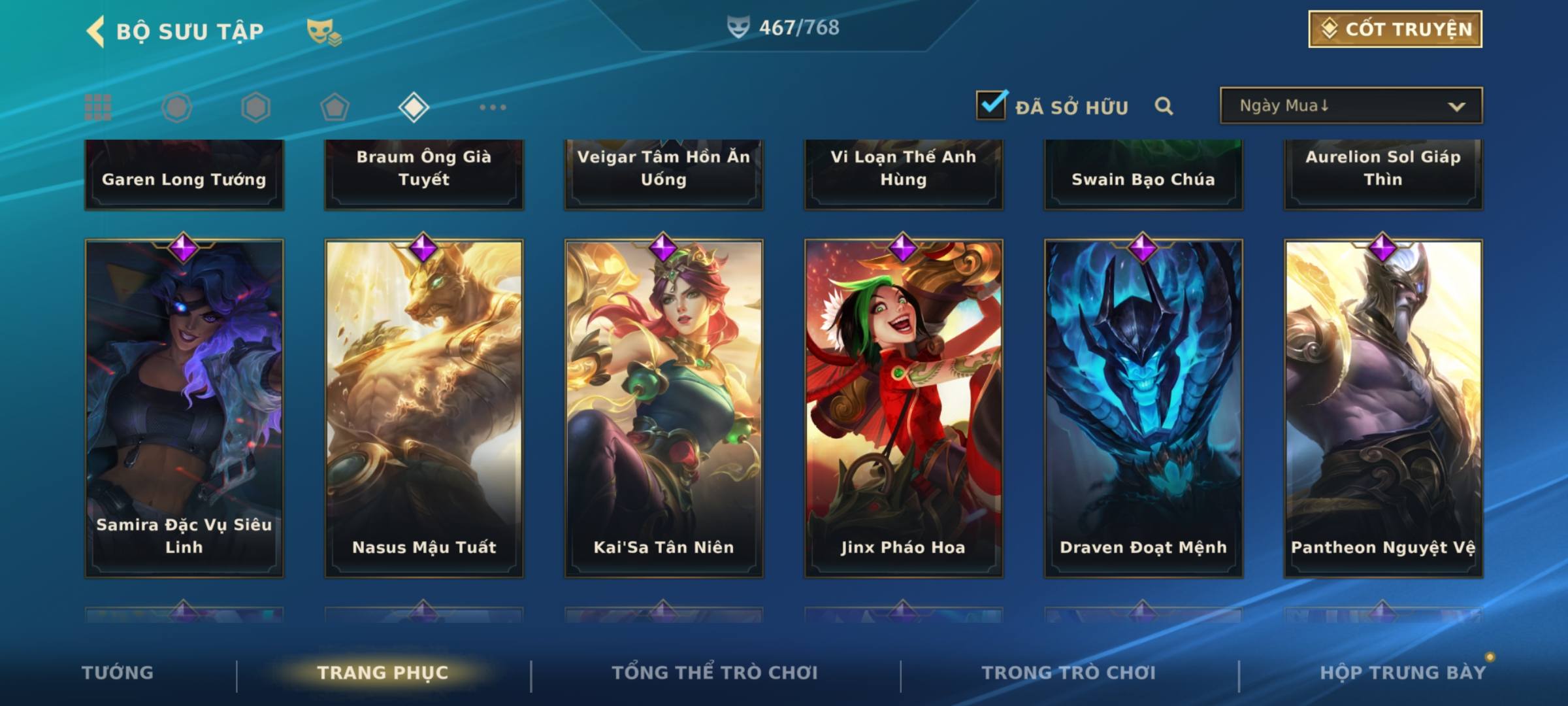The width and height of the screenshot is (1568, 706).
Task: Open the Kai'Sa Tân Niên skin card
Action: (664, 409)
